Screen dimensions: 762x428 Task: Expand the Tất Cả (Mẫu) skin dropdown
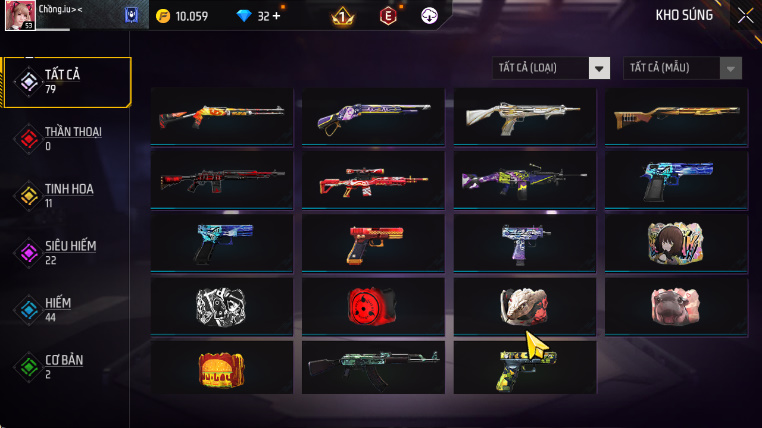click(x=683, y=68)
